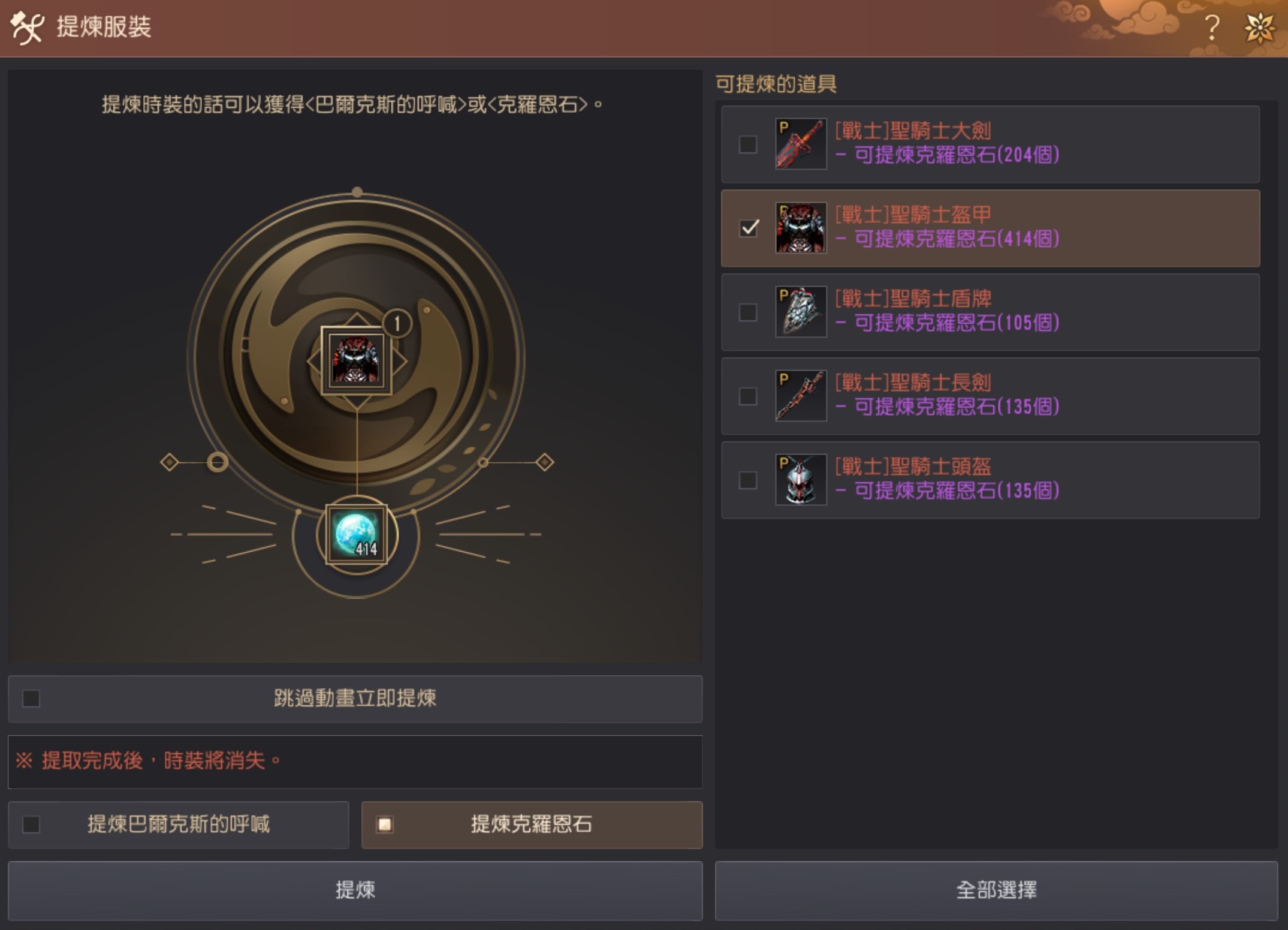Click the Paladin Shield item icon

(800, 312)
